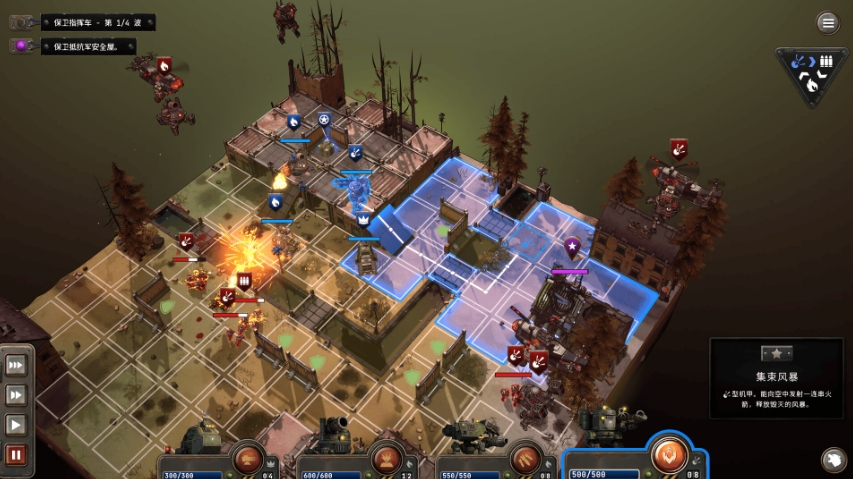Image resolution: width=853 pixels, height=479 pixels.
Task: Pick the 550/550 walker mech unit card
Action: 495,453
